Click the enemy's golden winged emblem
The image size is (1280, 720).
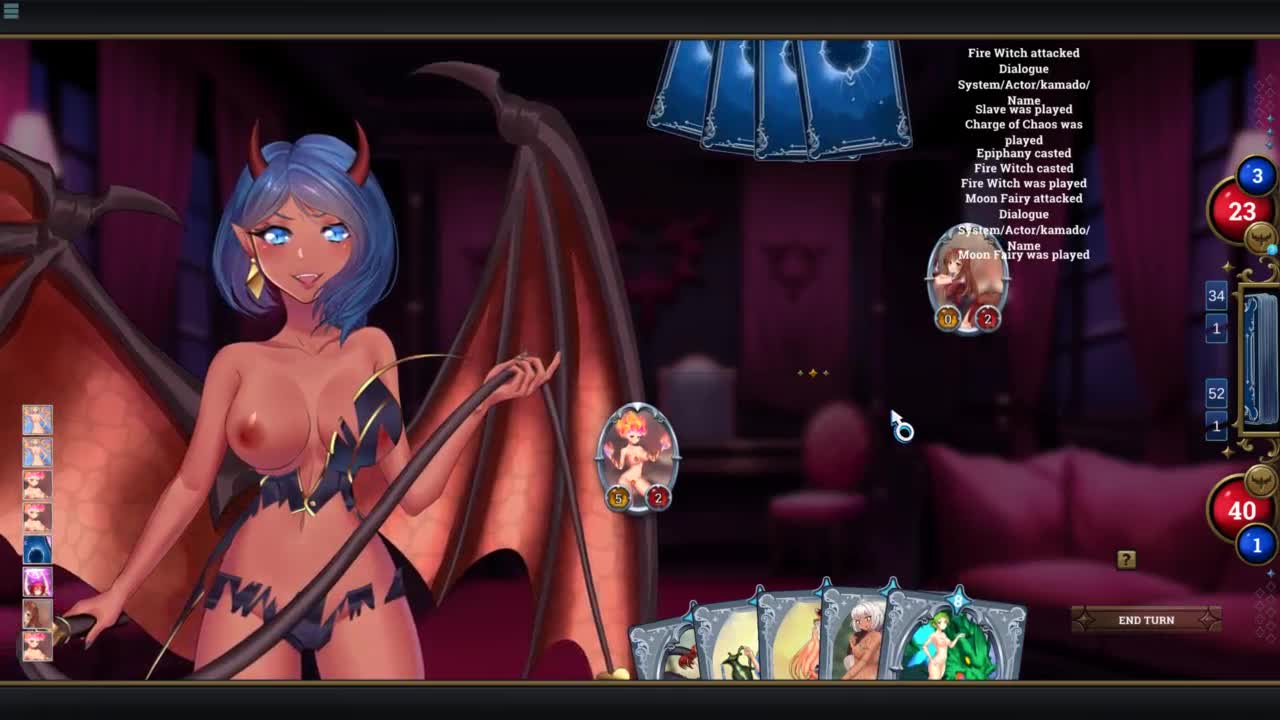pos(1259,237)
